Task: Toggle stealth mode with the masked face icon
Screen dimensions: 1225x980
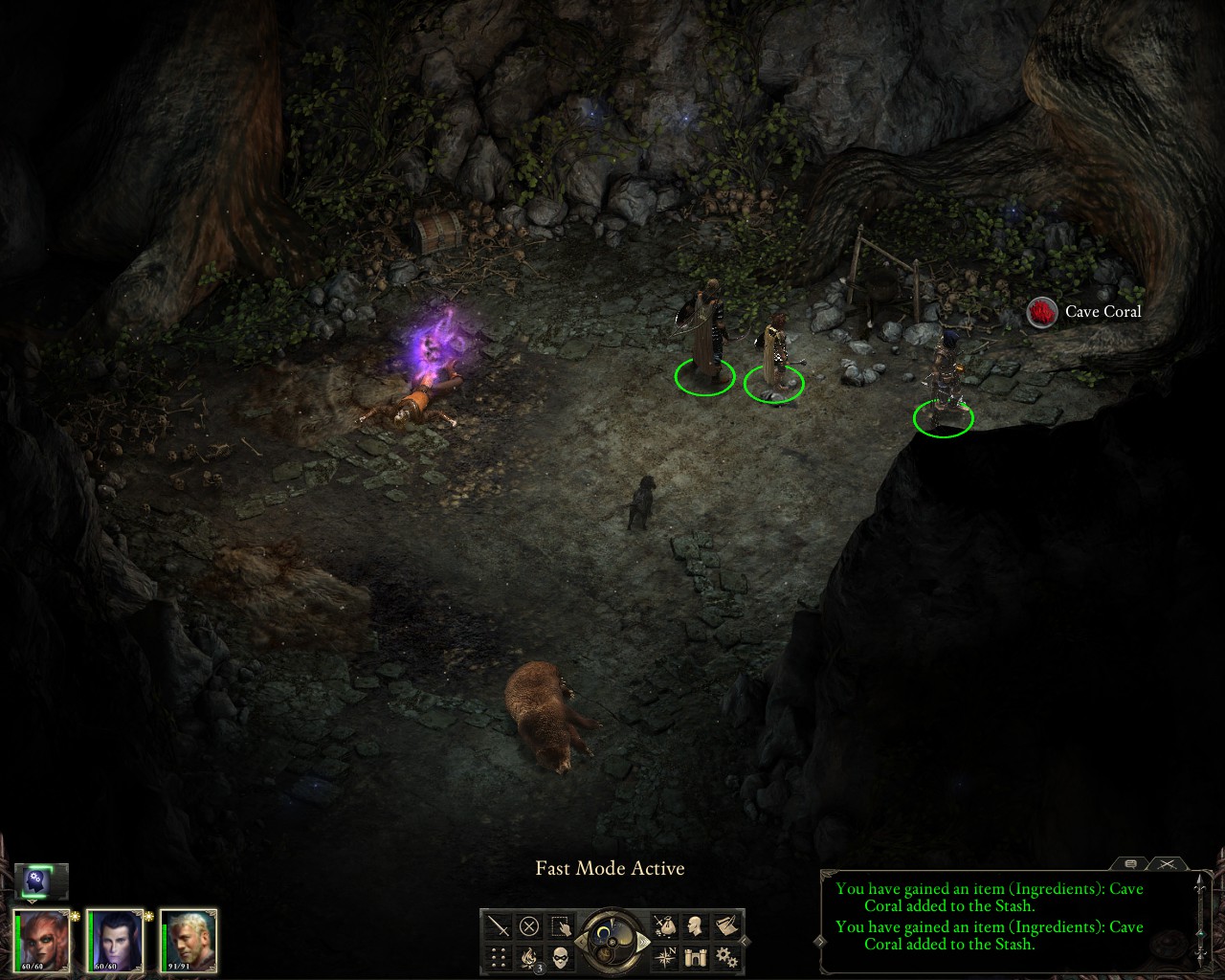Action: [x=560, y=956]
